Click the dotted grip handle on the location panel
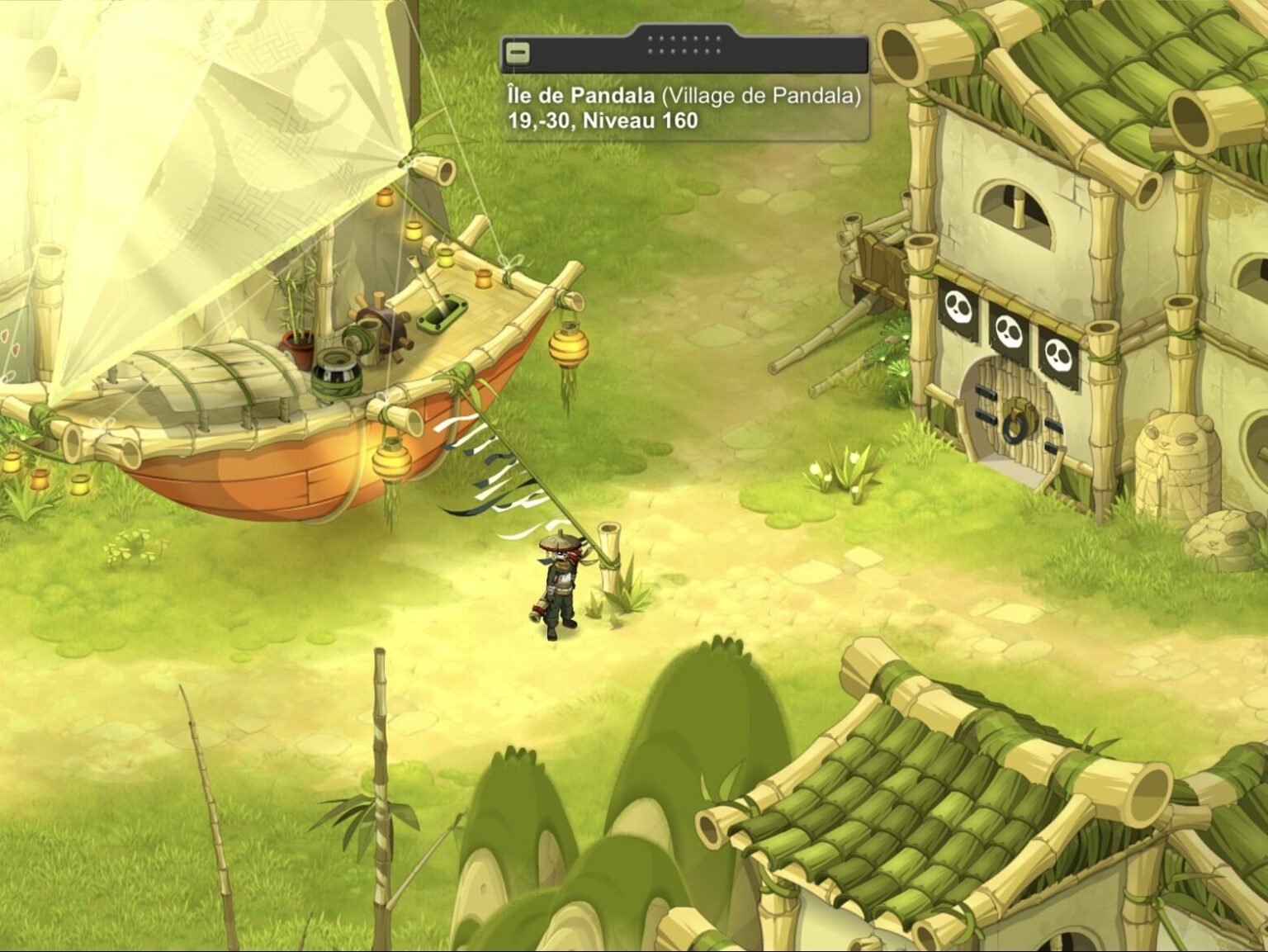Screen dimensions: 1268x952 point(684,45)
